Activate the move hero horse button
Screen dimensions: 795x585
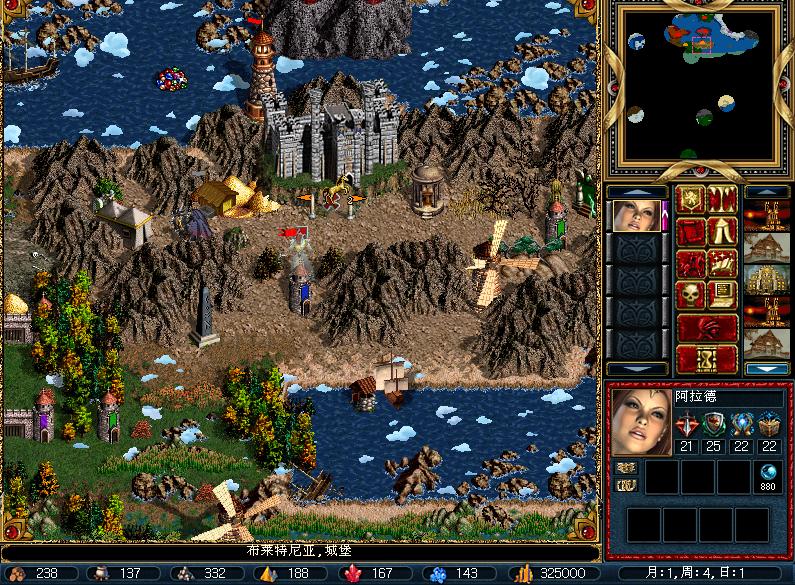690,264
